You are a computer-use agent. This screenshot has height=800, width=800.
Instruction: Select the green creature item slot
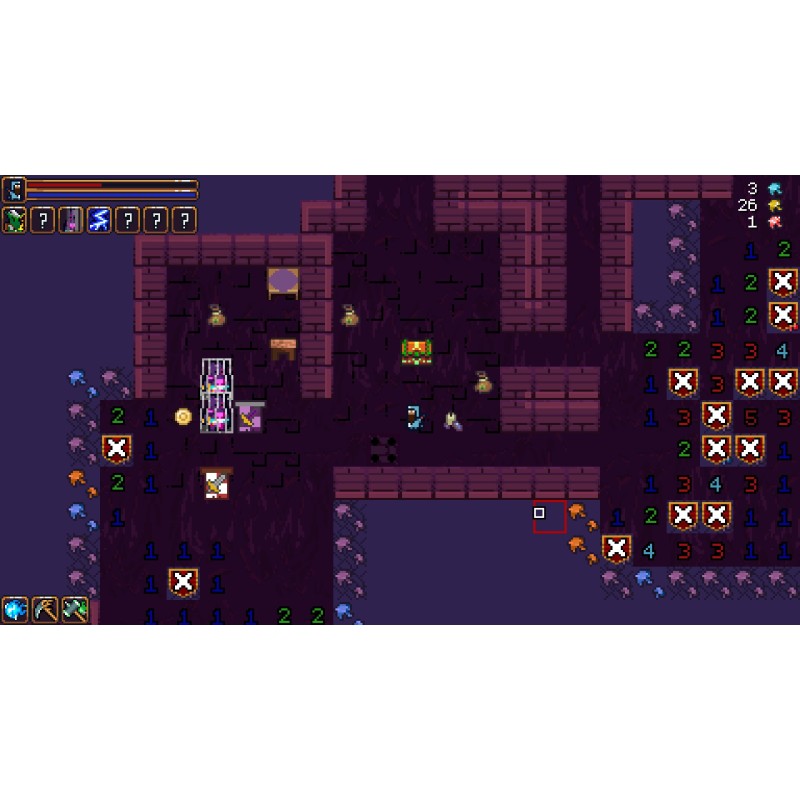[x=14, y=220]
